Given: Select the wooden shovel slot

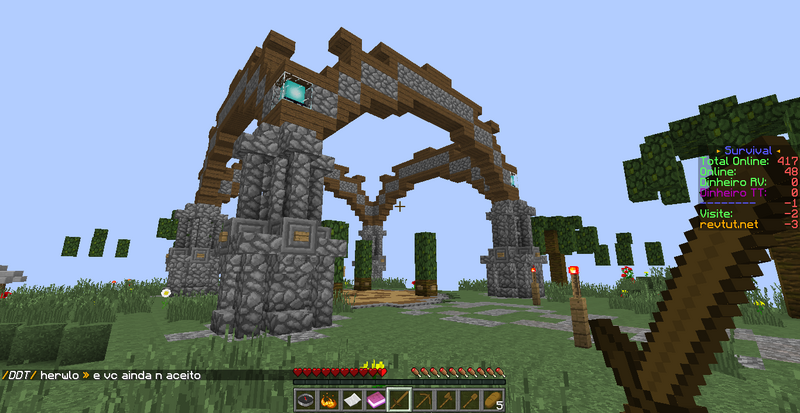Looking at the screenshot, I should click(x=470, y=400).
